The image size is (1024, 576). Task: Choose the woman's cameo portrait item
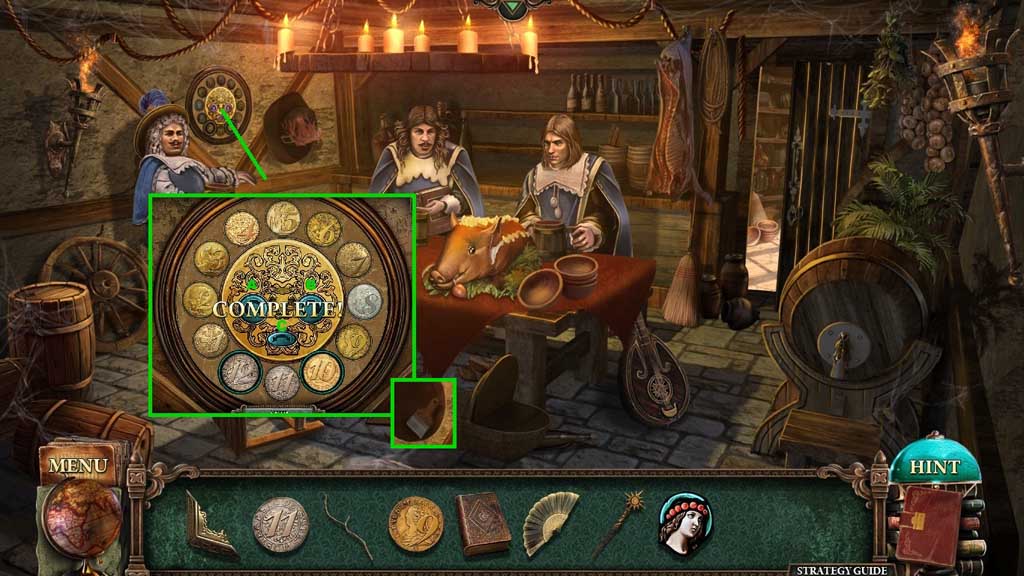tap(684, 522)
